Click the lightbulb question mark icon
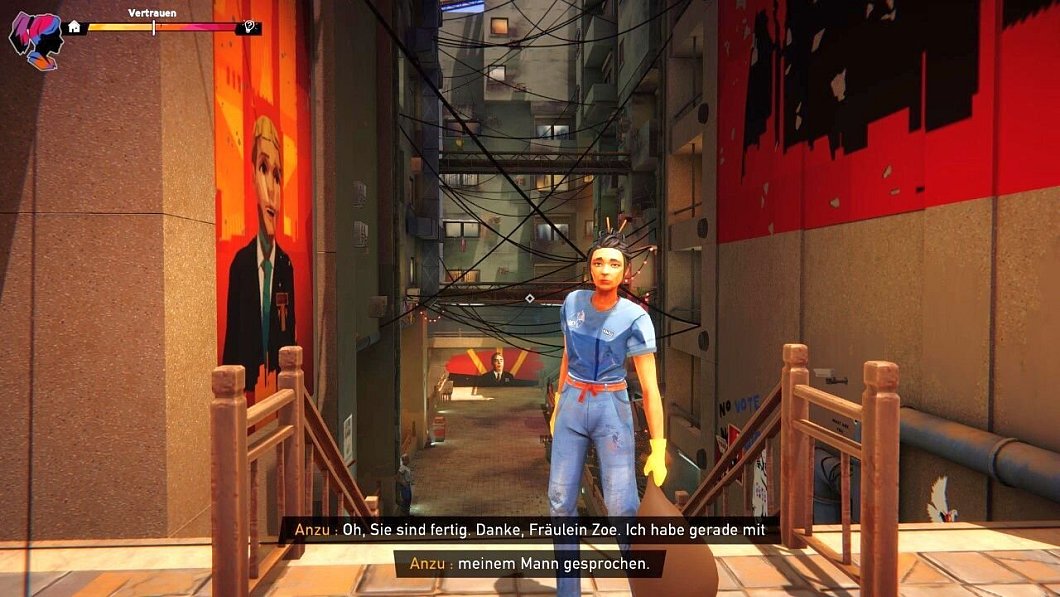The height and width of the screenshot is (597, 1060). tap(249, 28)
